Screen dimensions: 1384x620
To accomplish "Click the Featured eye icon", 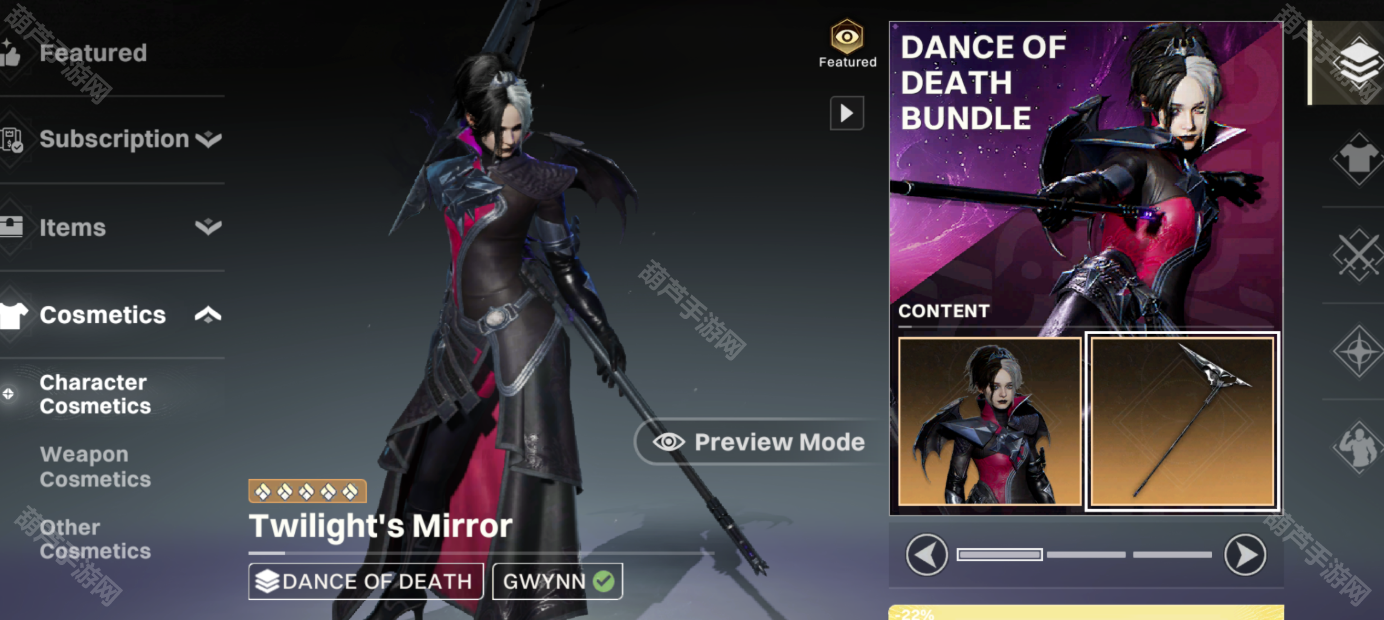I will [847, 38].
